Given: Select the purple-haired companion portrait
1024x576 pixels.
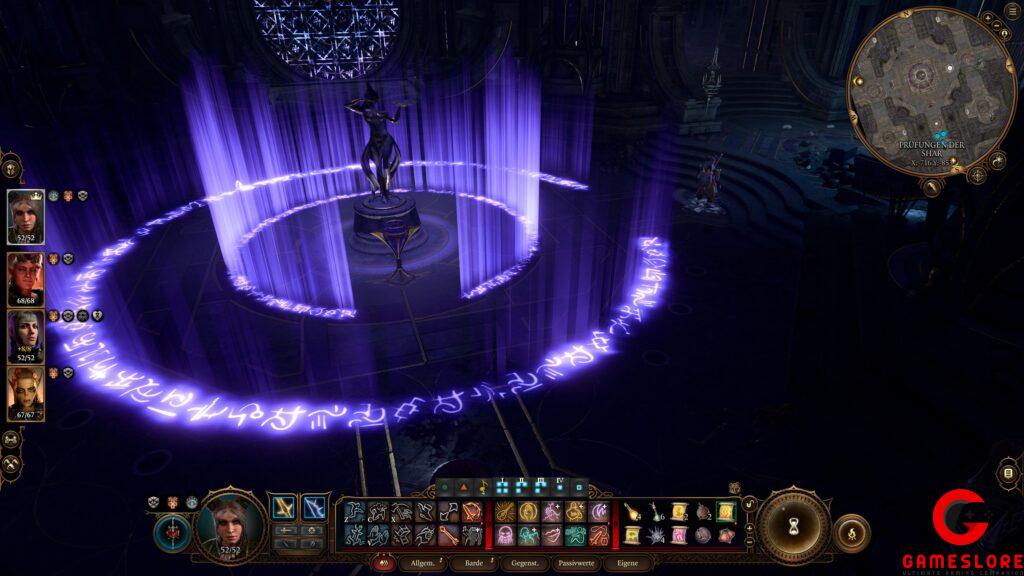Looking at the screenshot, I should [25, 335].
